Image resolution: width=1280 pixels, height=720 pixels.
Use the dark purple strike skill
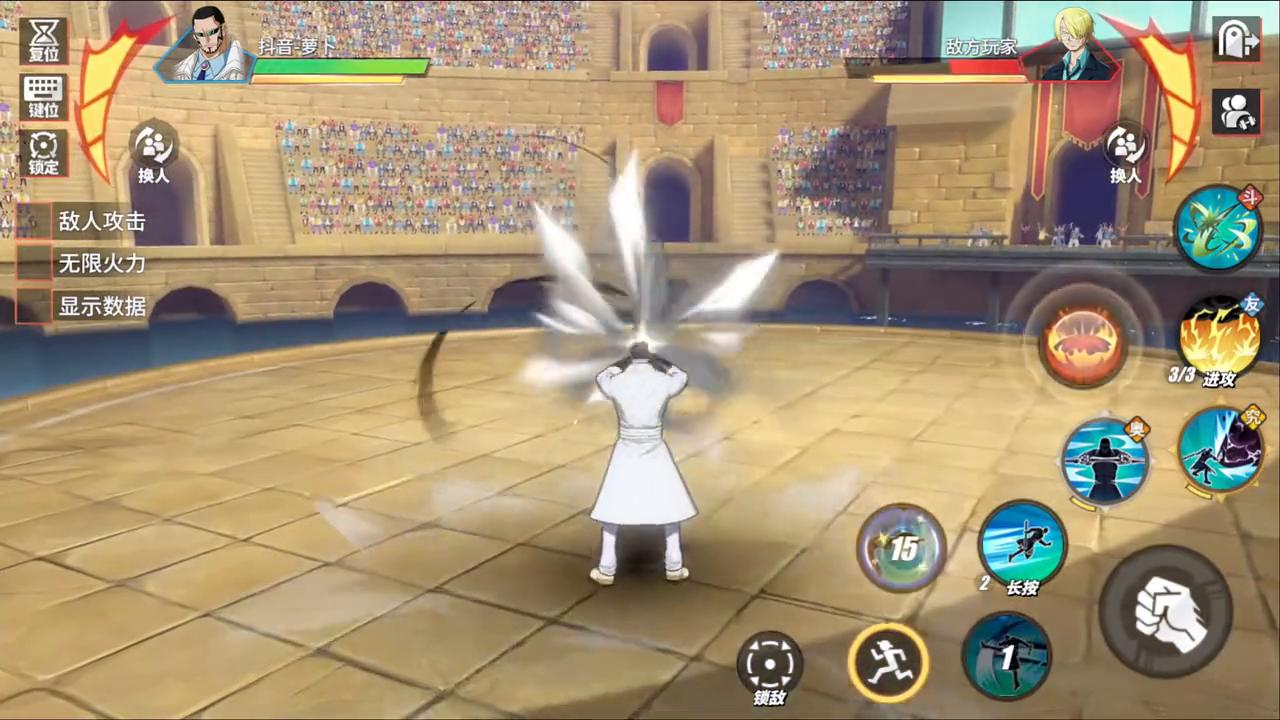click(1220, 450)
